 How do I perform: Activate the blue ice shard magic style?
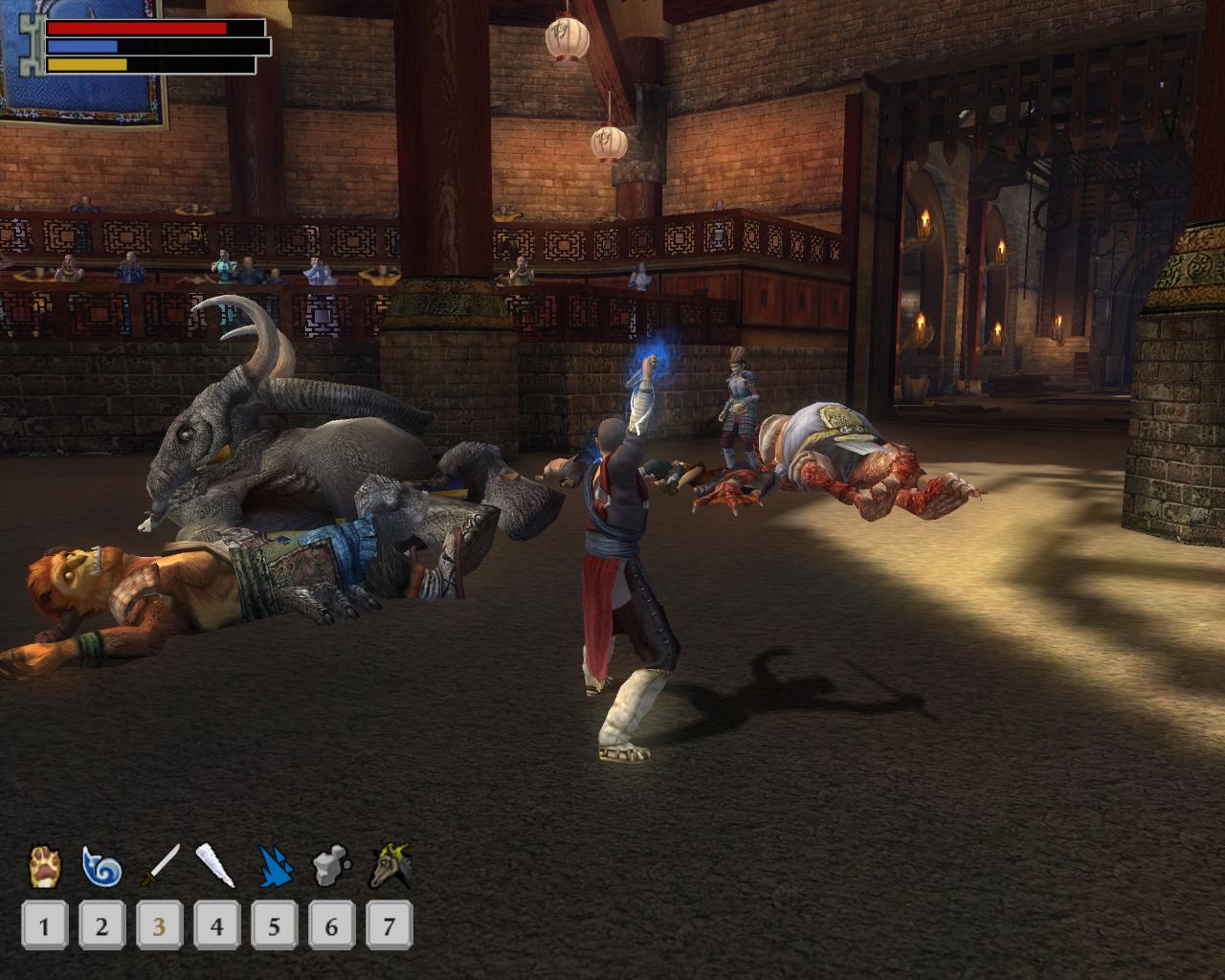coord(274,866)
